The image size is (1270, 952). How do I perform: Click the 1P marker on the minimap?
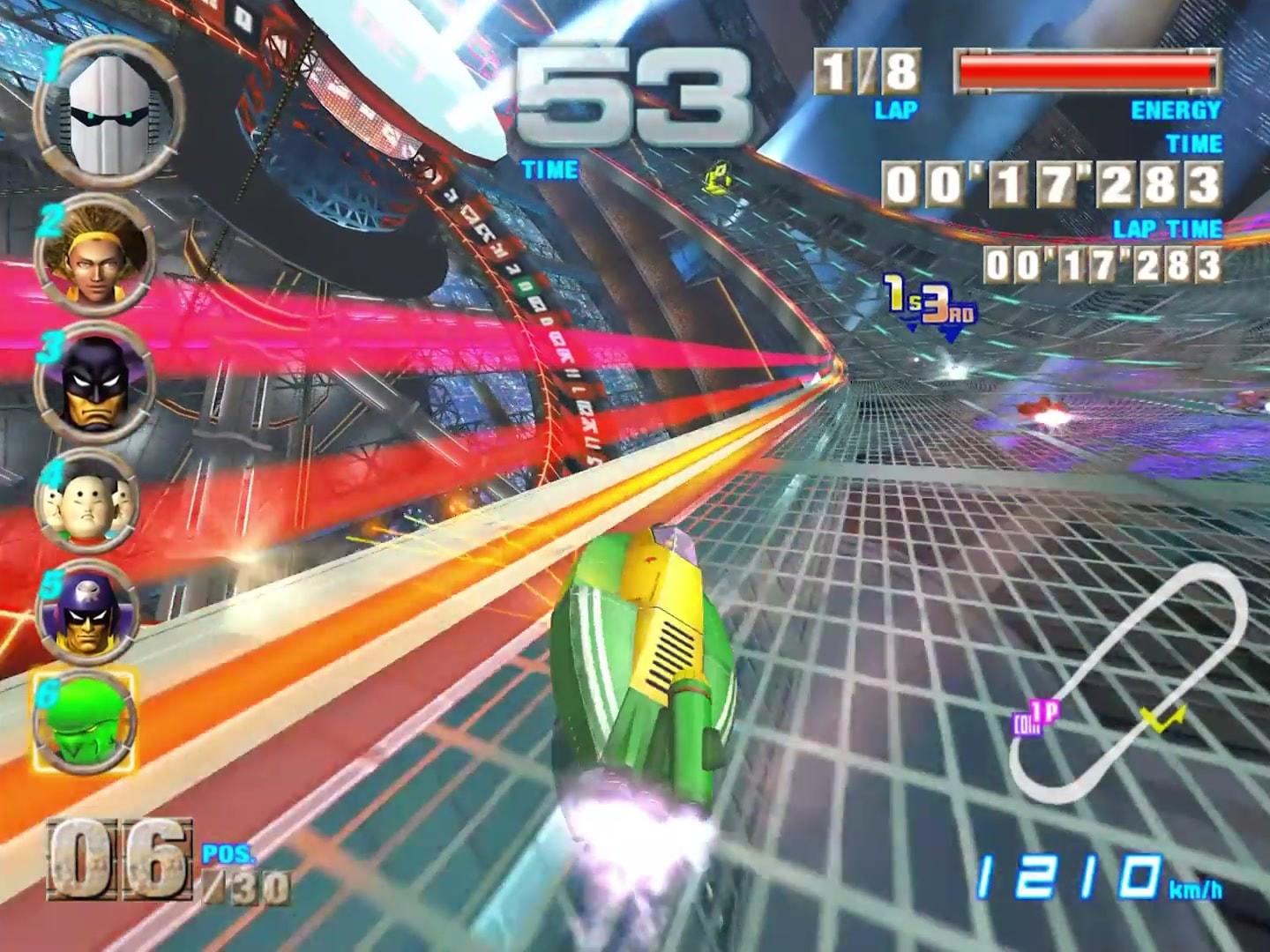[x=1040, y=718]
